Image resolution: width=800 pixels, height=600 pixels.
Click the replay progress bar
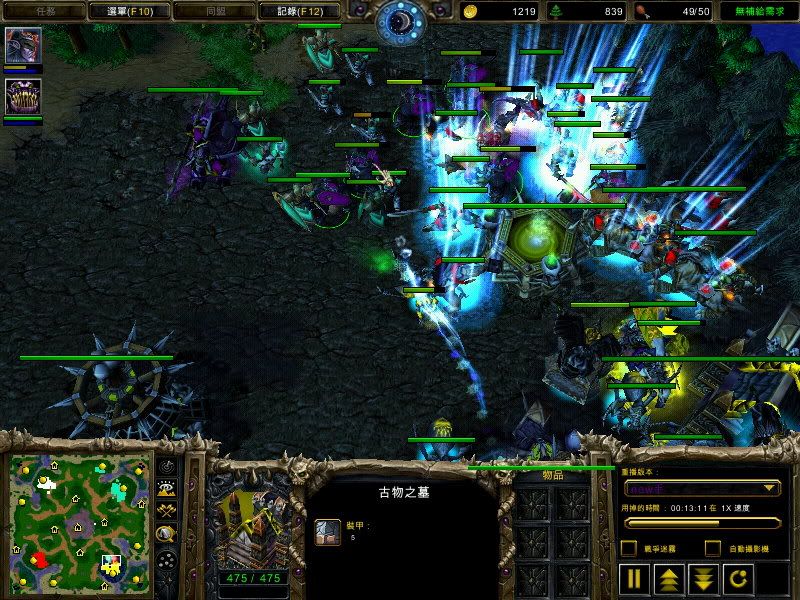click(700, 521)
